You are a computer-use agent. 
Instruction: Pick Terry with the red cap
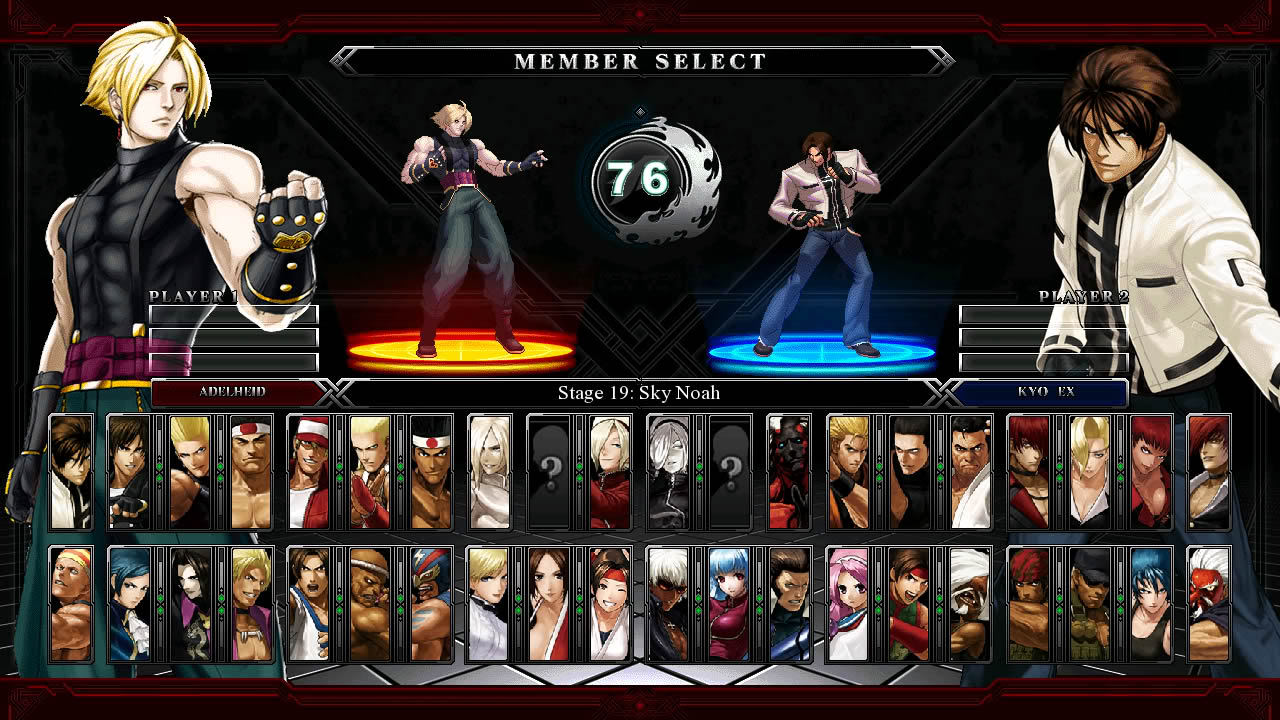(x=309, y=472)
